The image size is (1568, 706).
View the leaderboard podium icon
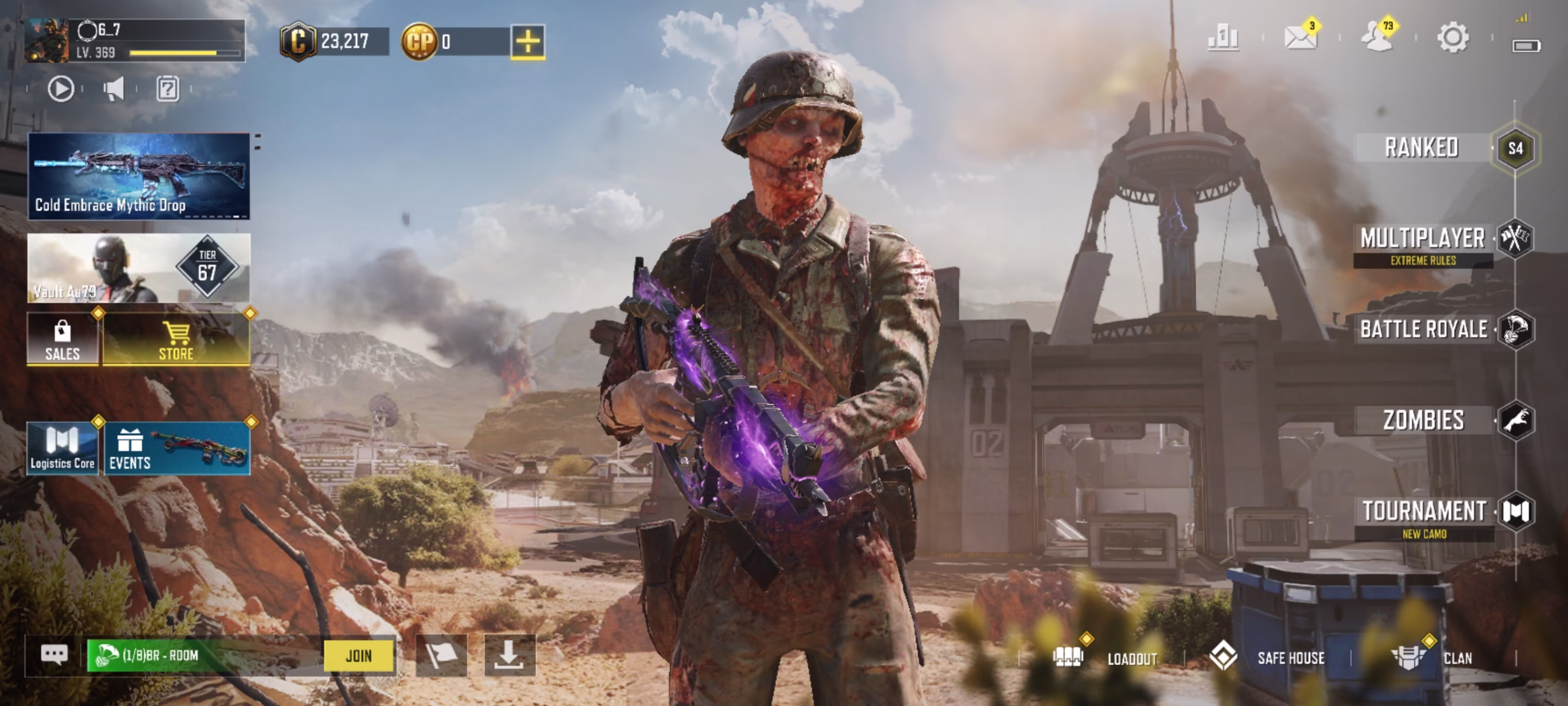1223,38
